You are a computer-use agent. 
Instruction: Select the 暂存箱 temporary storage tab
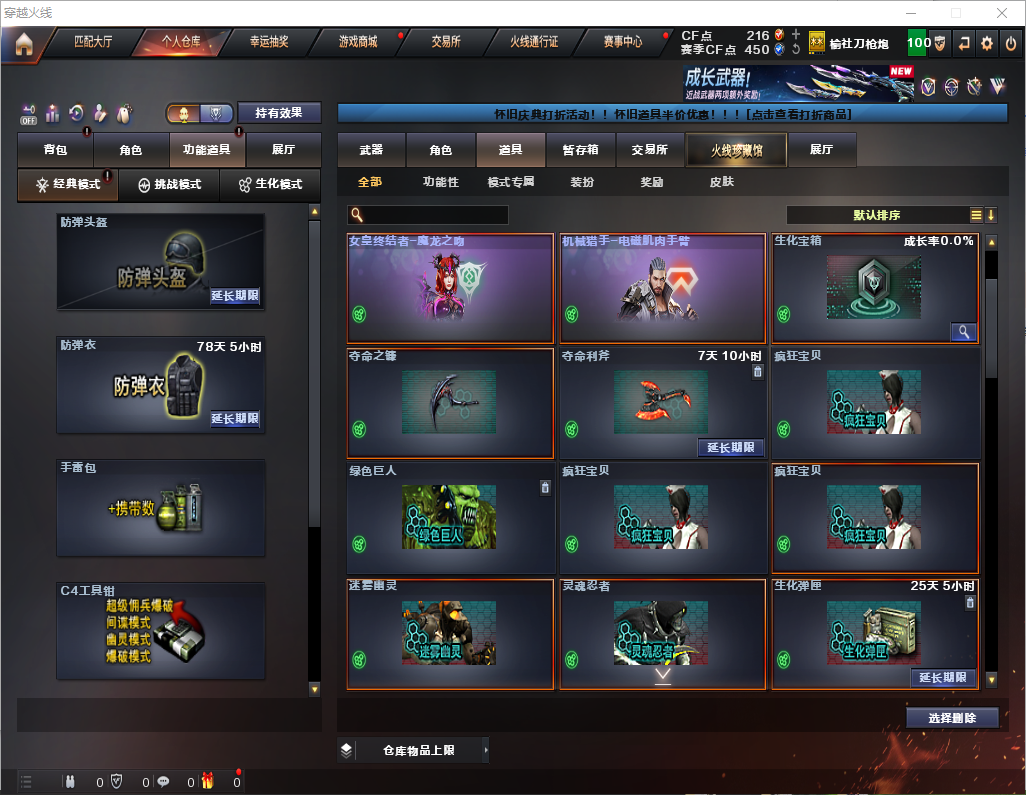580,150
